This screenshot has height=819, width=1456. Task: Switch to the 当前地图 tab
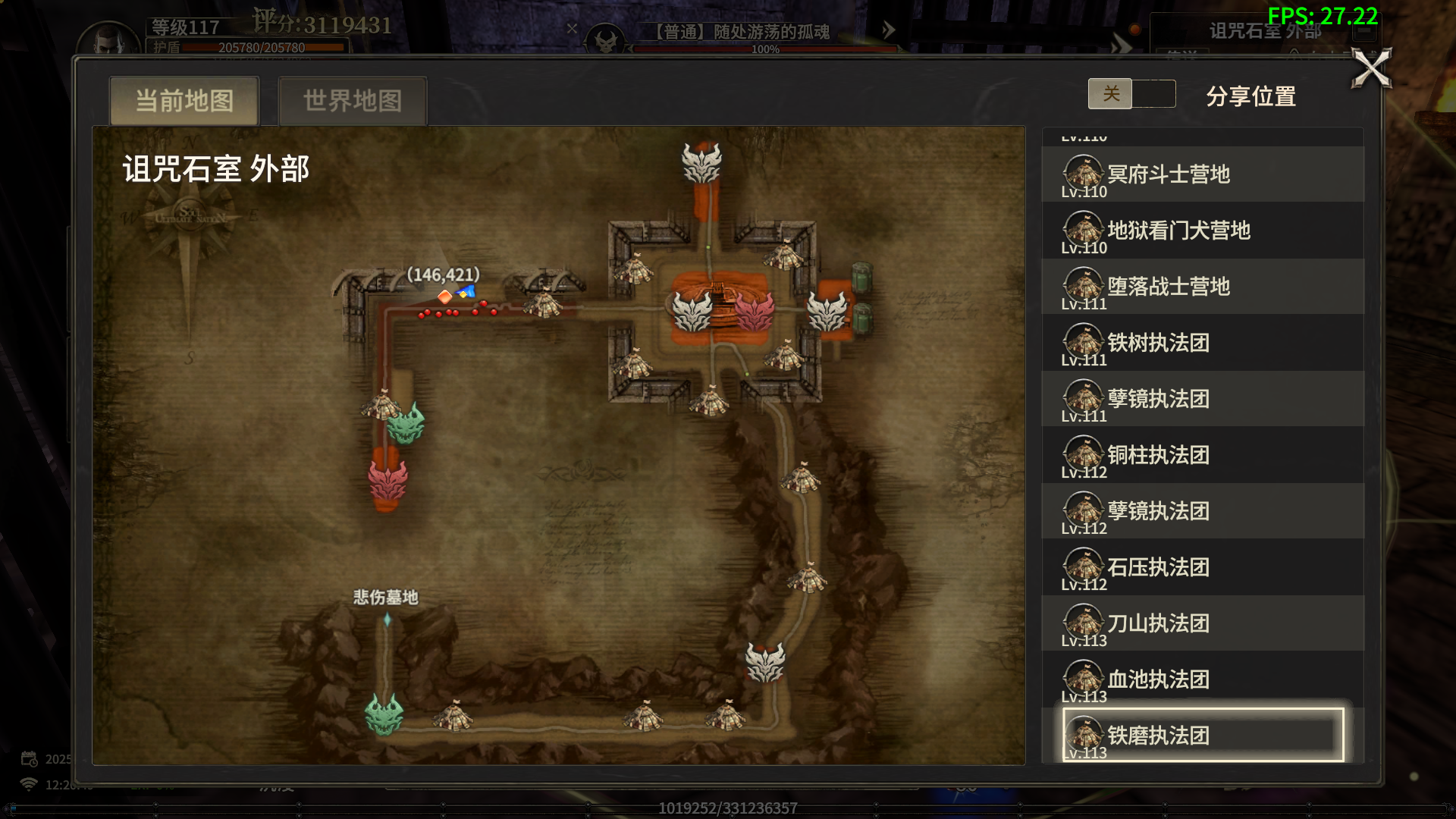[x=184, y=101]
